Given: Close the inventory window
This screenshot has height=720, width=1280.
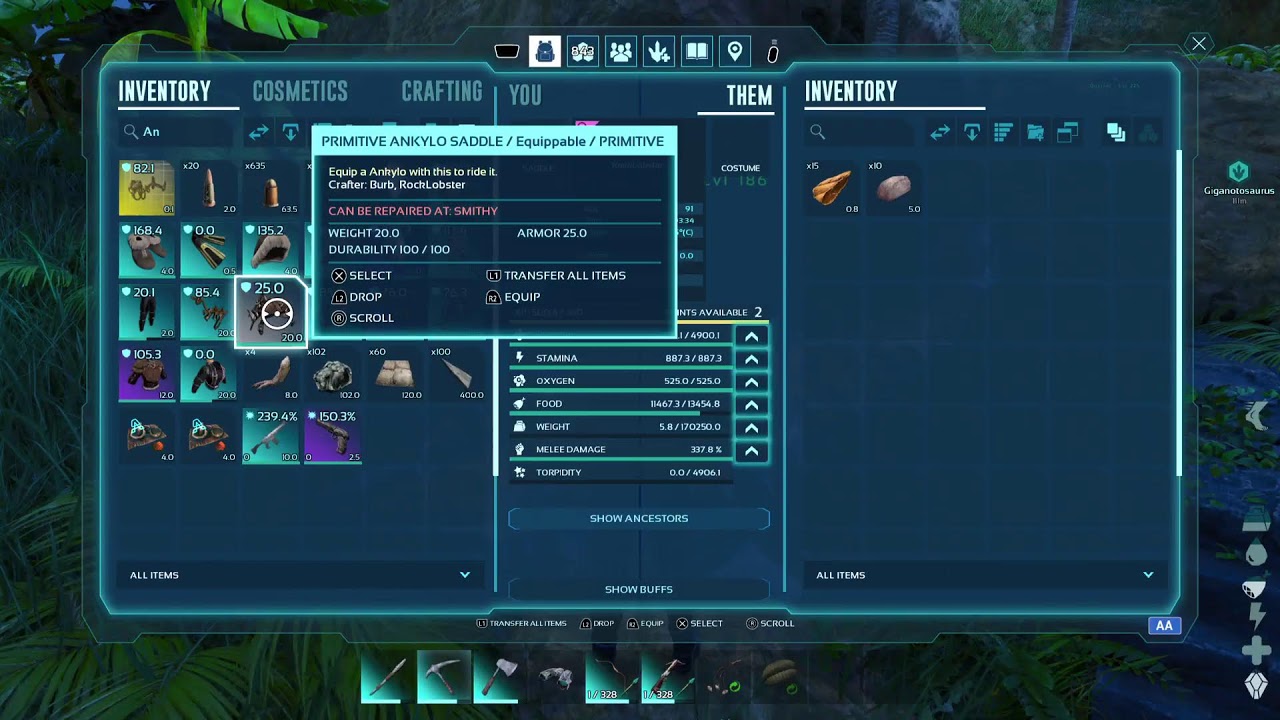Looking at the screenshot, I should pyautogui.click(x=1198, y=44).
